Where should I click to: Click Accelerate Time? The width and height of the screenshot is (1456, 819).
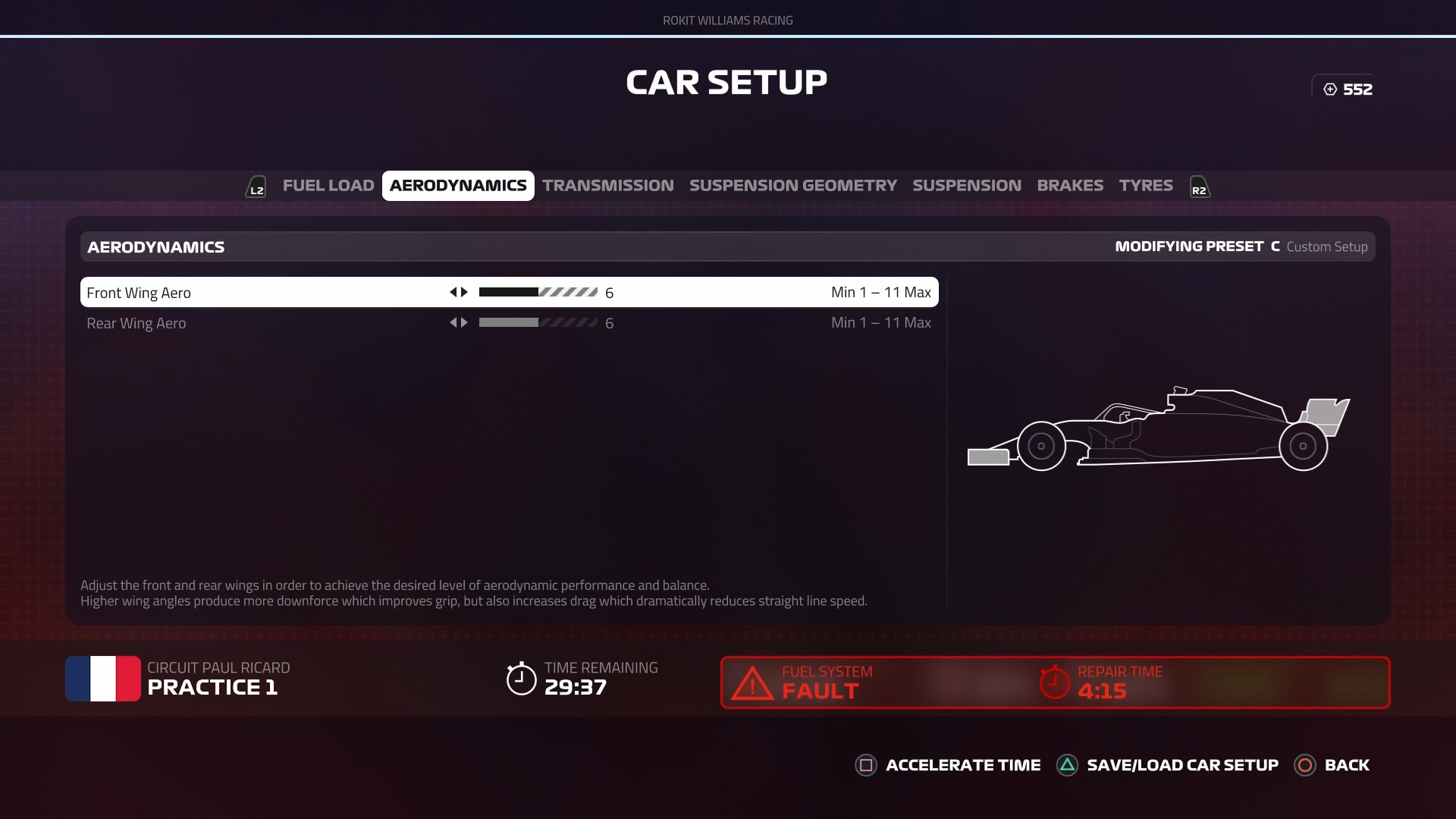(948, 765)
